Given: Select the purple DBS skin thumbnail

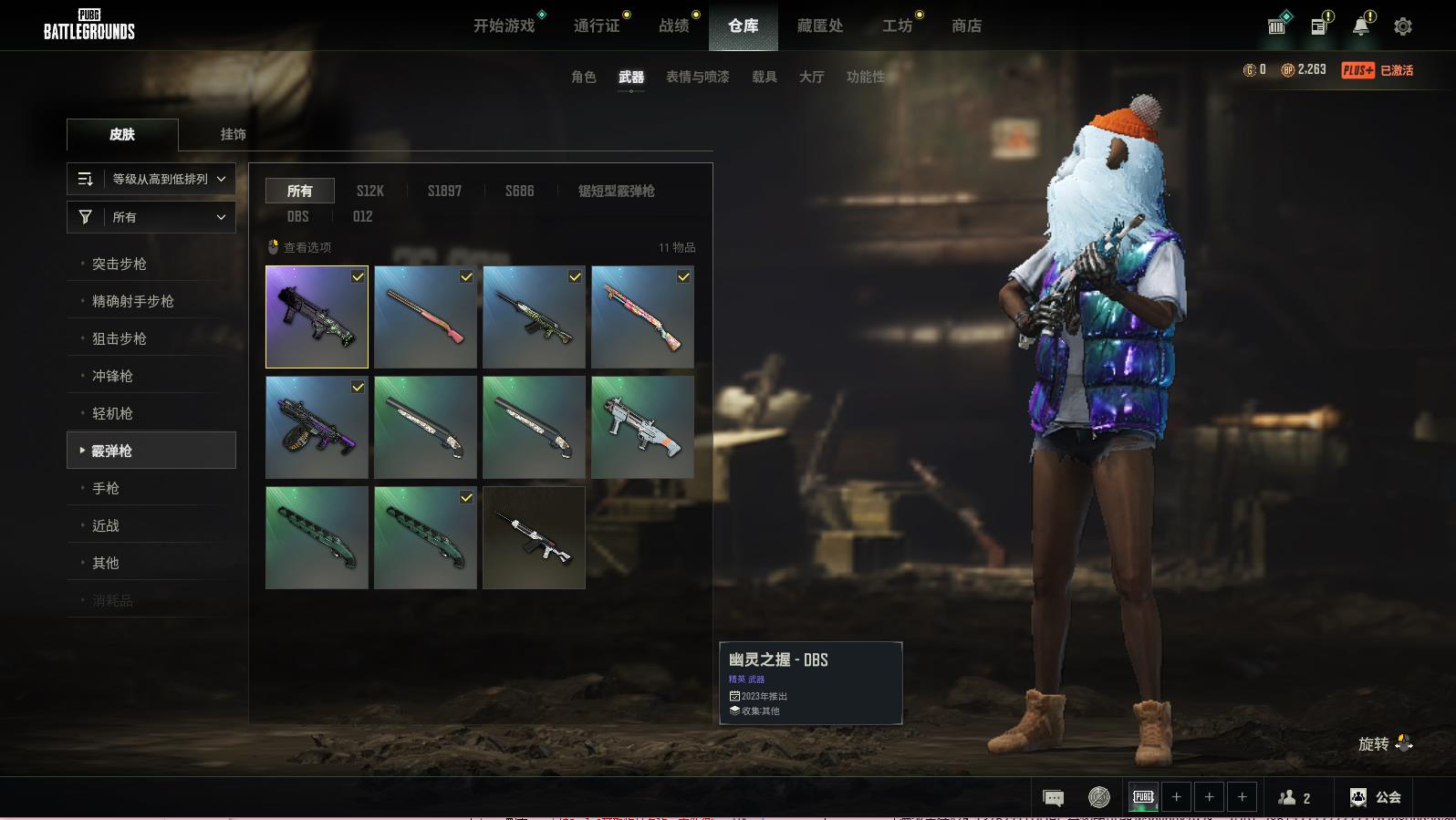Looking at the screenshot, I should (317, 317).
